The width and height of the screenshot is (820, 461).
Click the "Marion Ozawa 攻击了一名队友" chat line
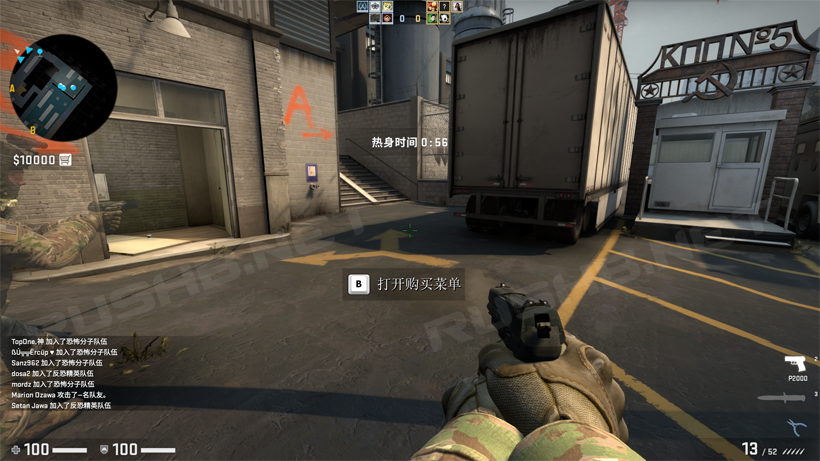[x=59, y=395]
